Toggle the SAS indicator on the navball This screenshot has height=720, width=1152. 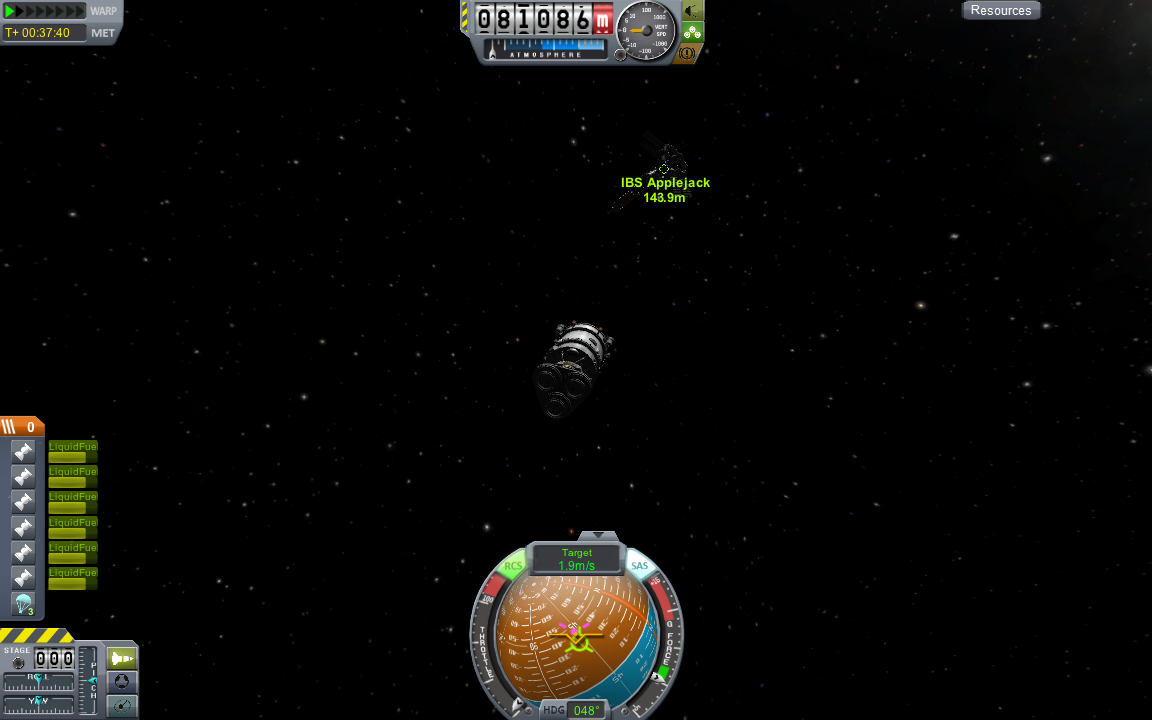coord(640,567)
